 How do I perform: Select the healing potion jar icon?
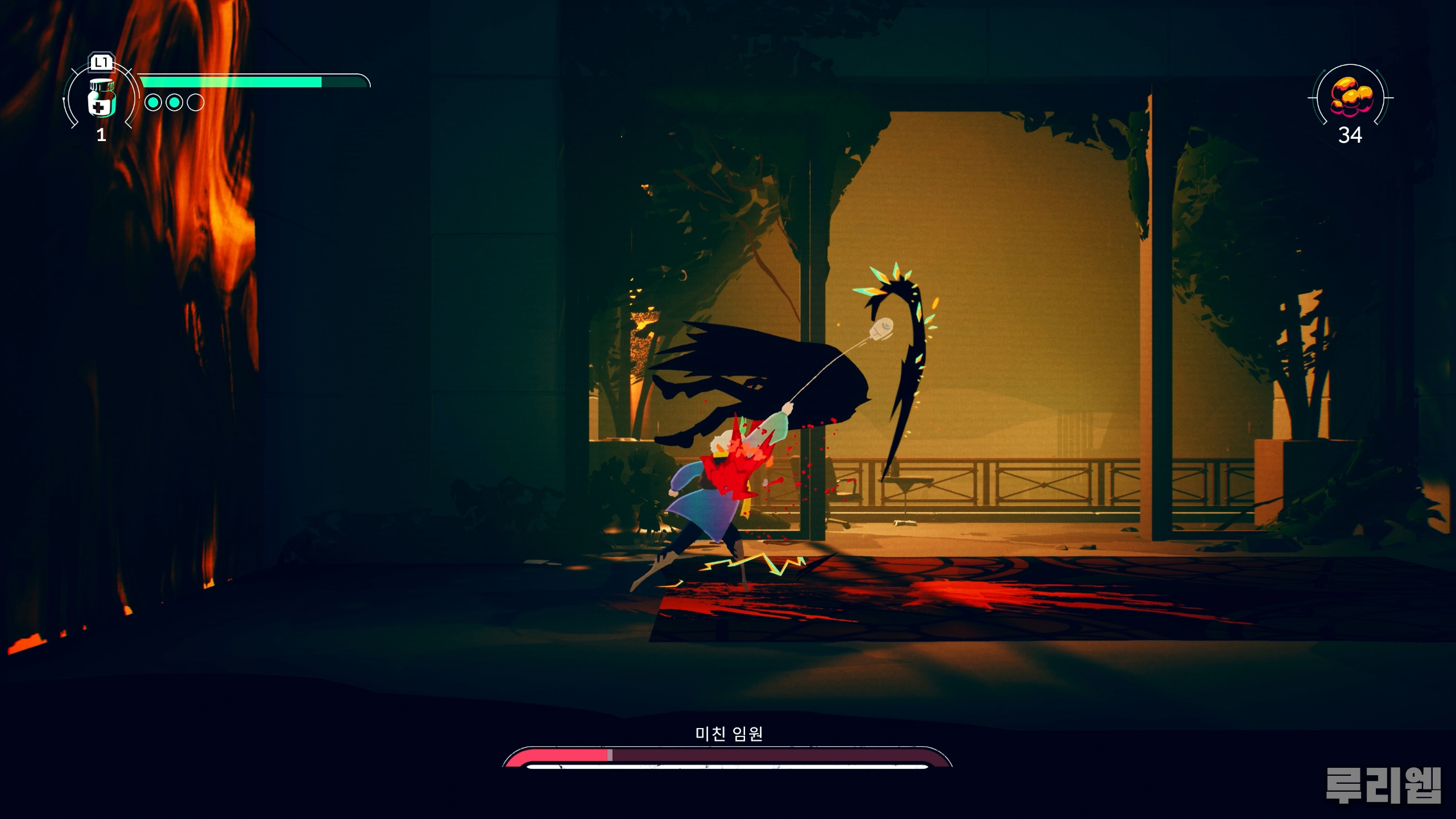(102, 98)
